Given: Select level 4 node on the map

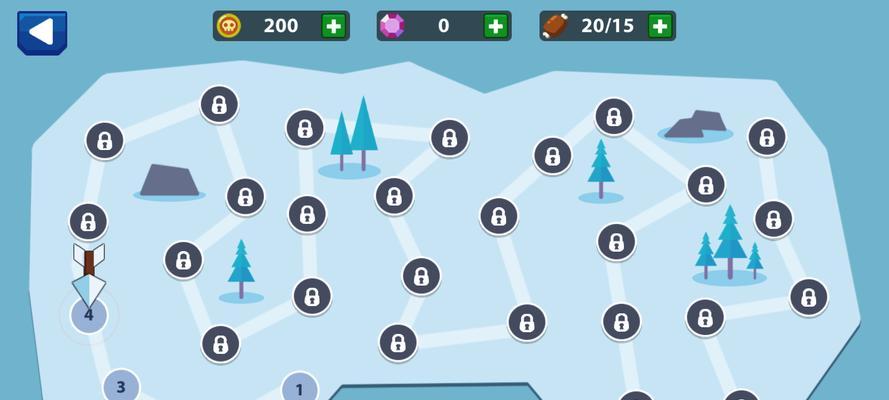Looking at the screenshot, I should [88, 316].
